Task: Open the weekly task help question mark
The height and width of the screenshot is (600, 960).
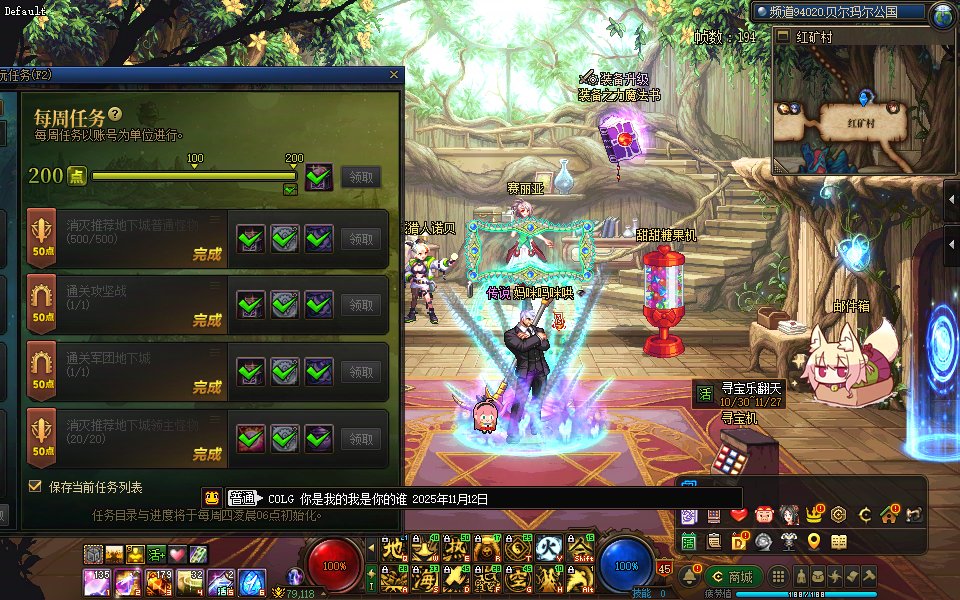Action: point(115,115)
